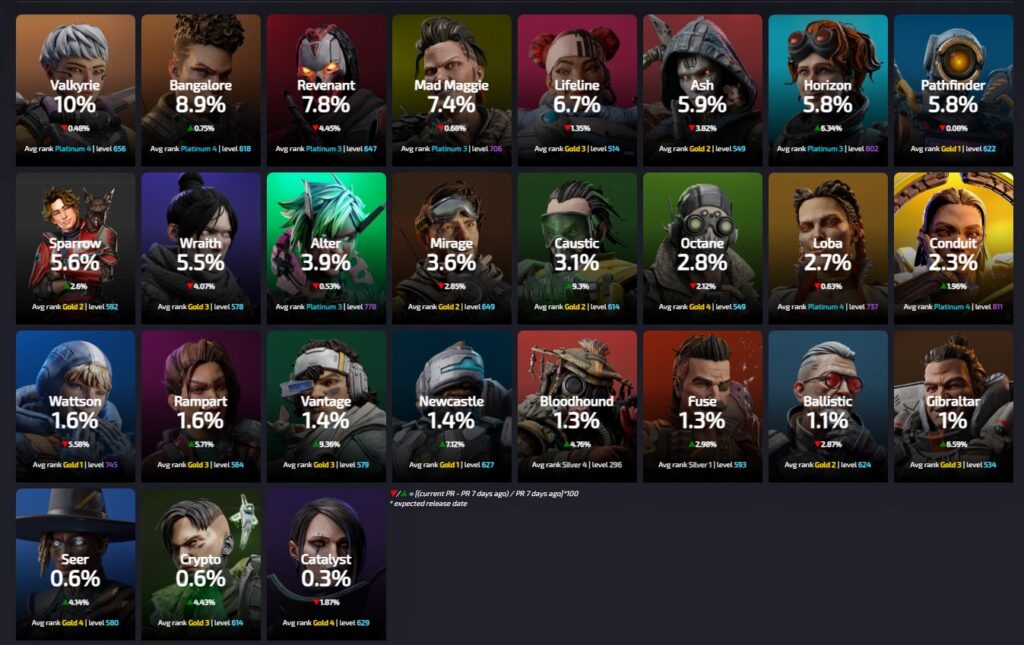Open the Catalyst card
Viewport: 1024px width, 645px height.
pos(326,564)
